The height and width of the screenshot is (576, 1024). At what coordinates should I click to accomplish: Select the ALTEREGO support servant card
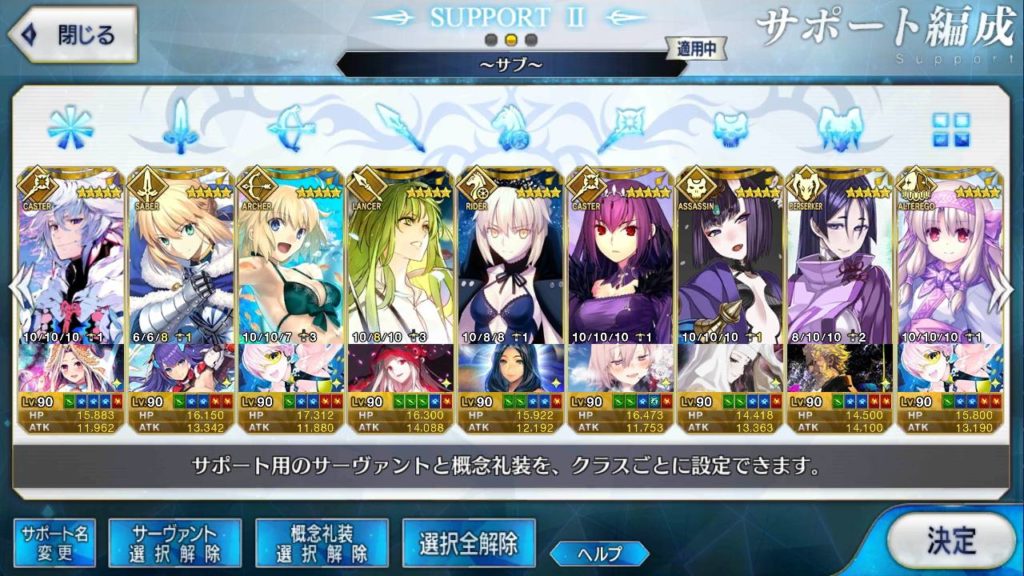tap(948, 260)
